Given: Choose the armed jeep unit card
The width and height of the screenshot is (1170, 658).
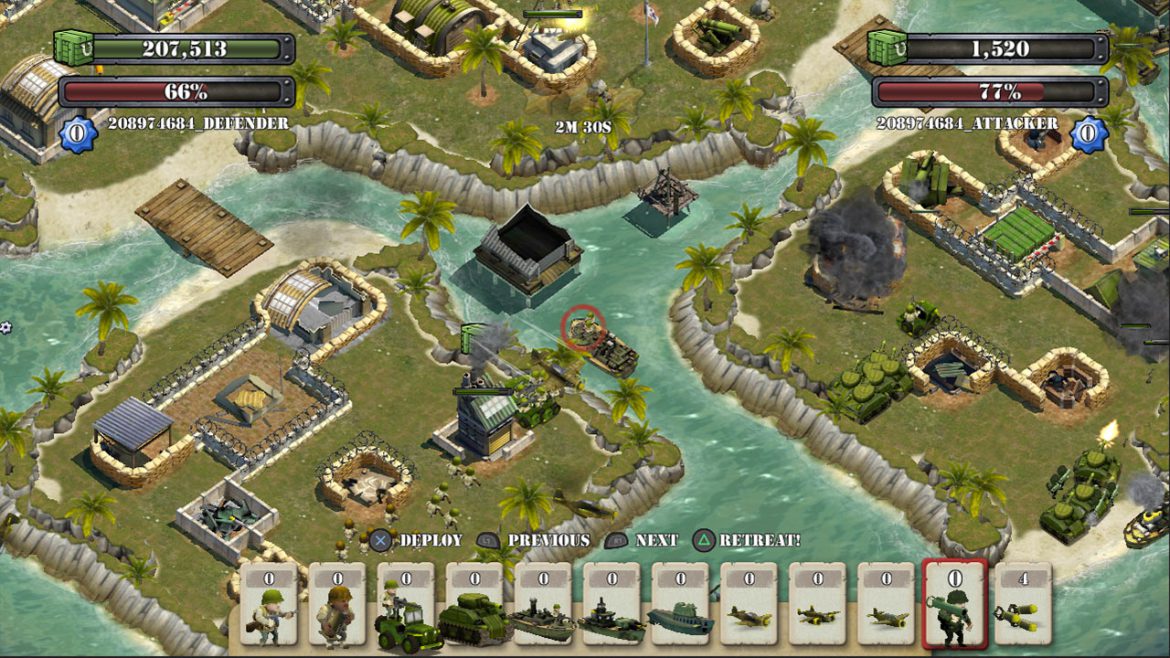Looking at the screenshot, I should pyautogui.click(x=406, y=606).
